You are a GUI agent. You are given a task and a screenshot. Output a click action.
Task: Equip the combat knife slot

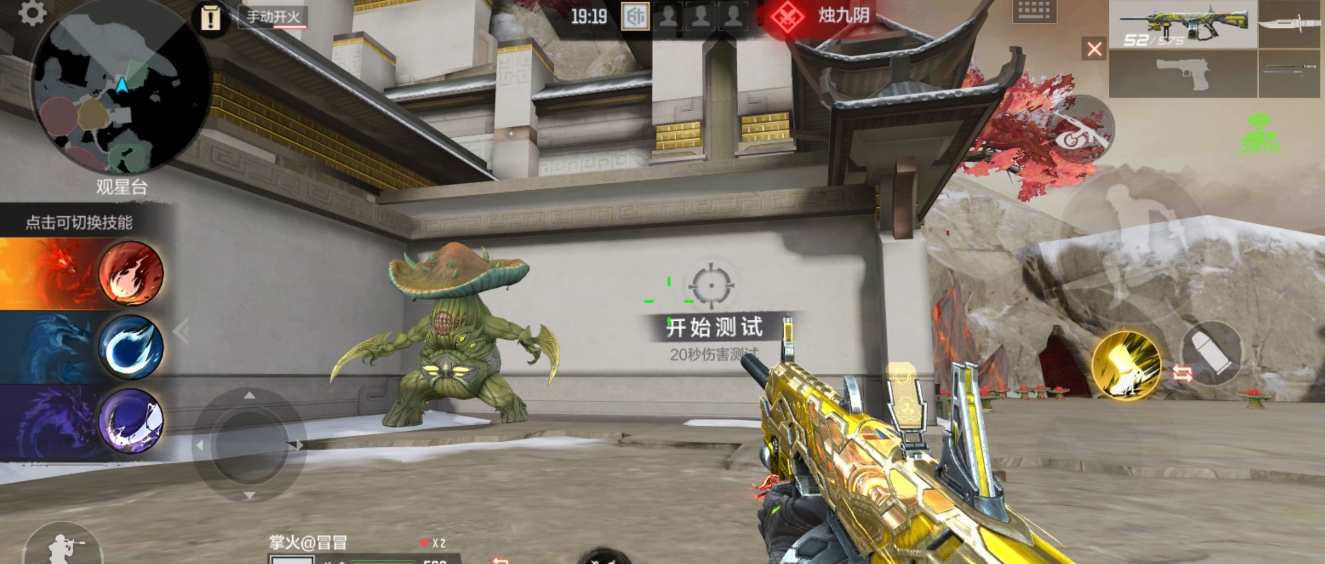tap(1289, 24)
